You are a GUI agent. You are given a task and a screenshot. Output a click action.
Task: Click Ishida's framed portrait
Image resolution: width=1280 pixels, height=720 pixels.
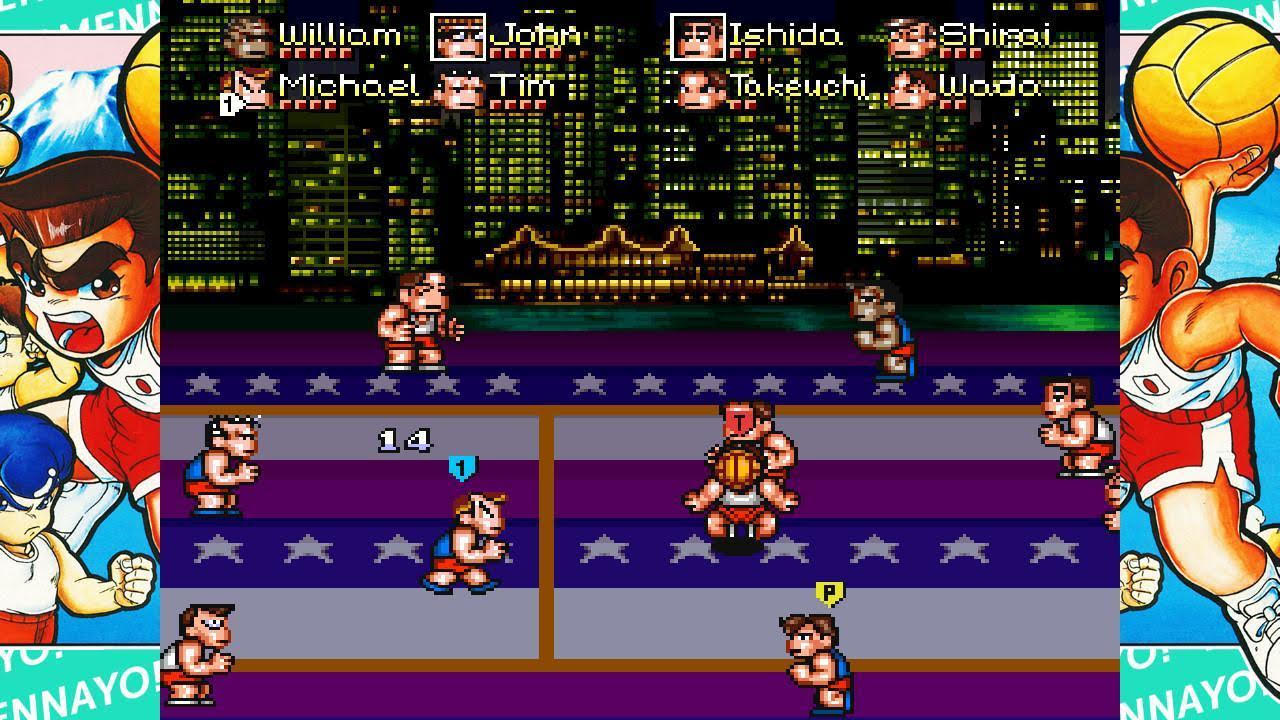(x=697, y=37)
